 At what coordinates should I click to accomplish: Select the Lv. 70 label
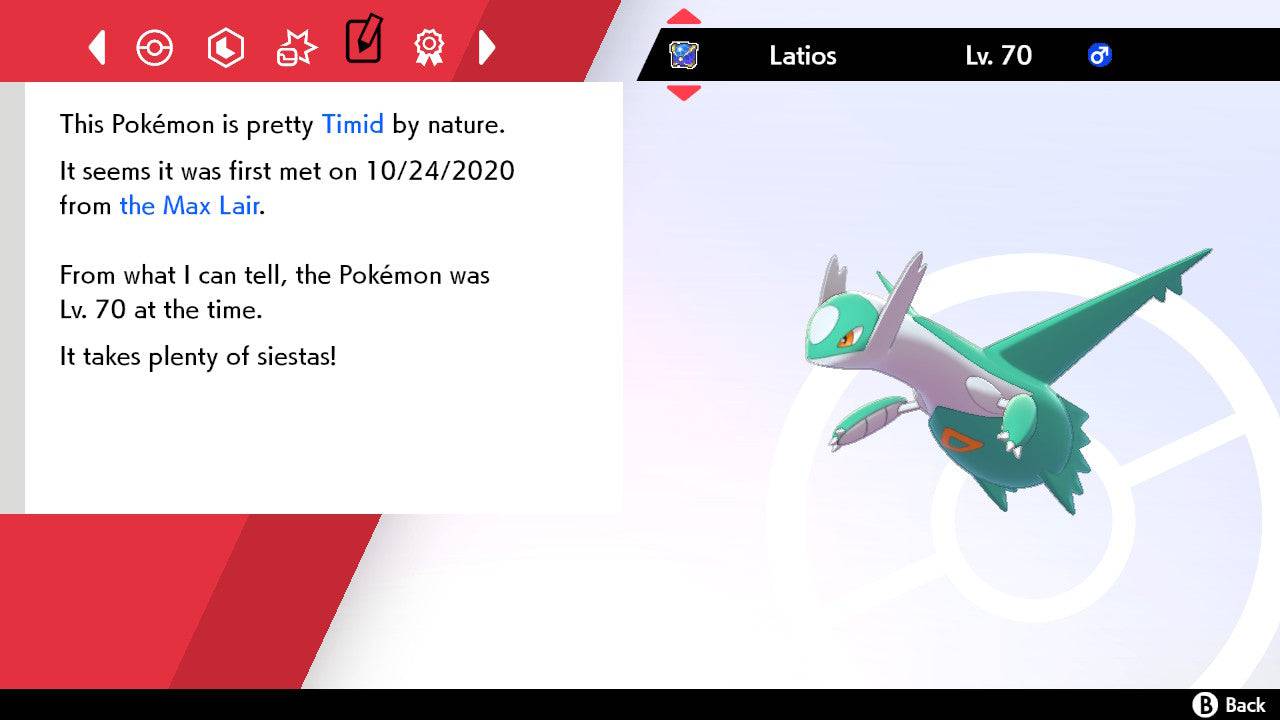point(1000,56)
